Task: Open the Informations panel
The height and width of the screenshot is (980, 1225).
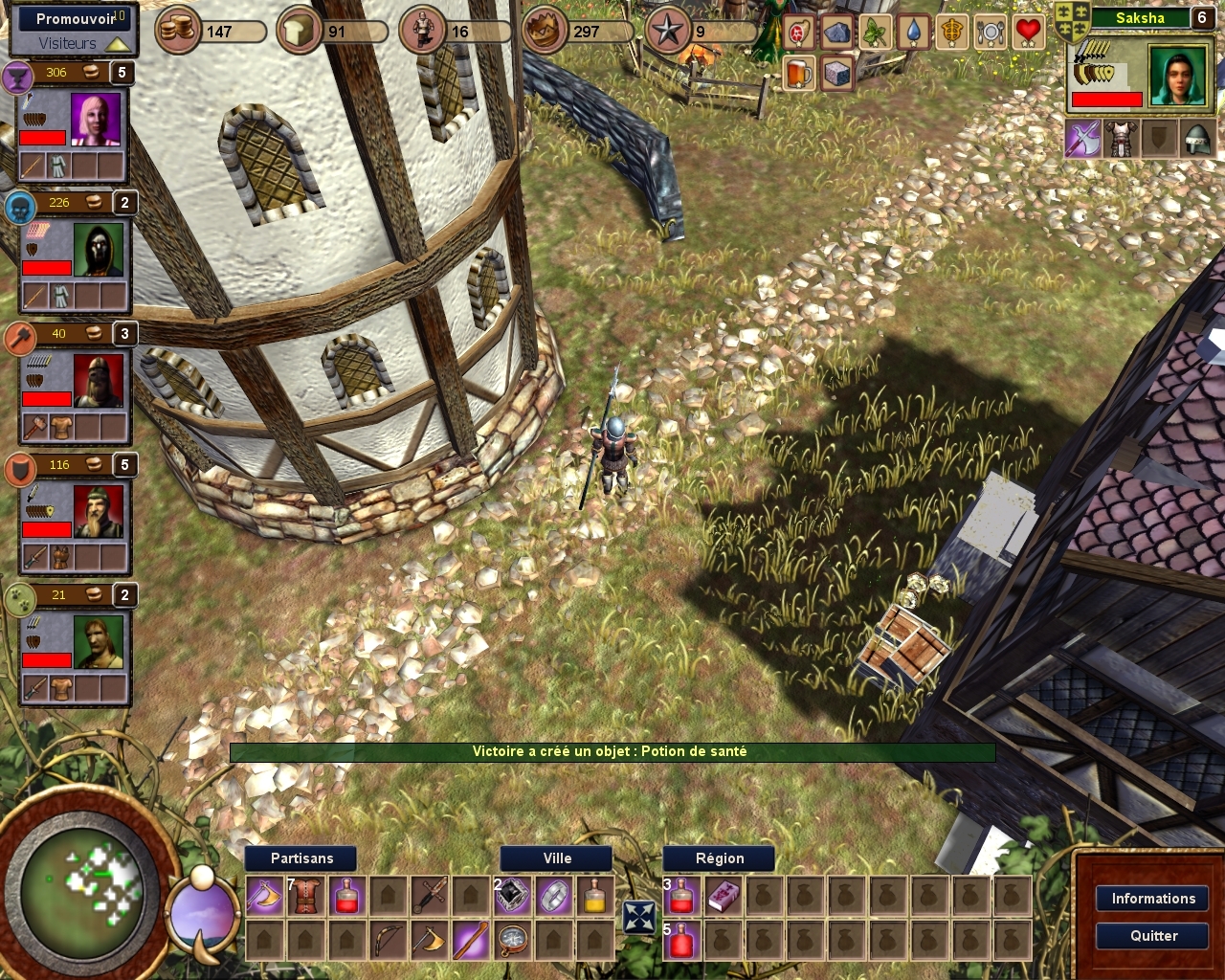Action: tap(1152, 899)
